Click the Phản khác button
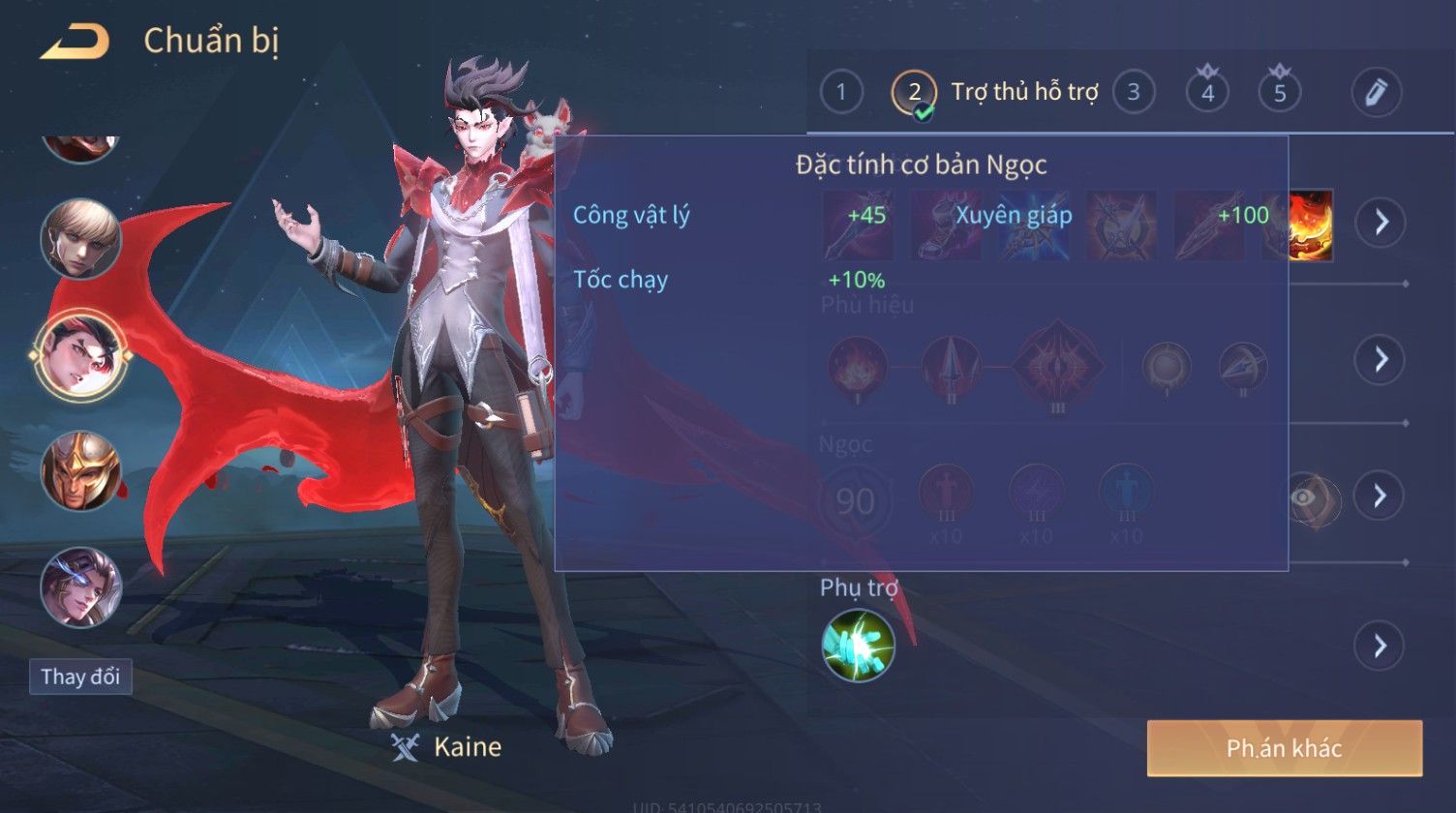The width and height of the screenshot is (1456, 813). (x=1284, y=748)
